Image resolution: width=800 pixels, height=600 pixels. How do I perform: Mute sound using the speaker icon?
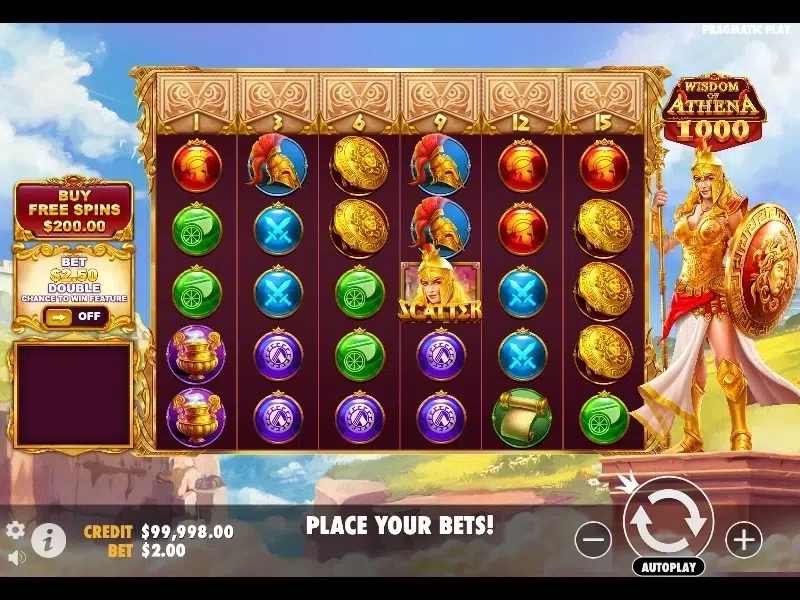(15, 556)
